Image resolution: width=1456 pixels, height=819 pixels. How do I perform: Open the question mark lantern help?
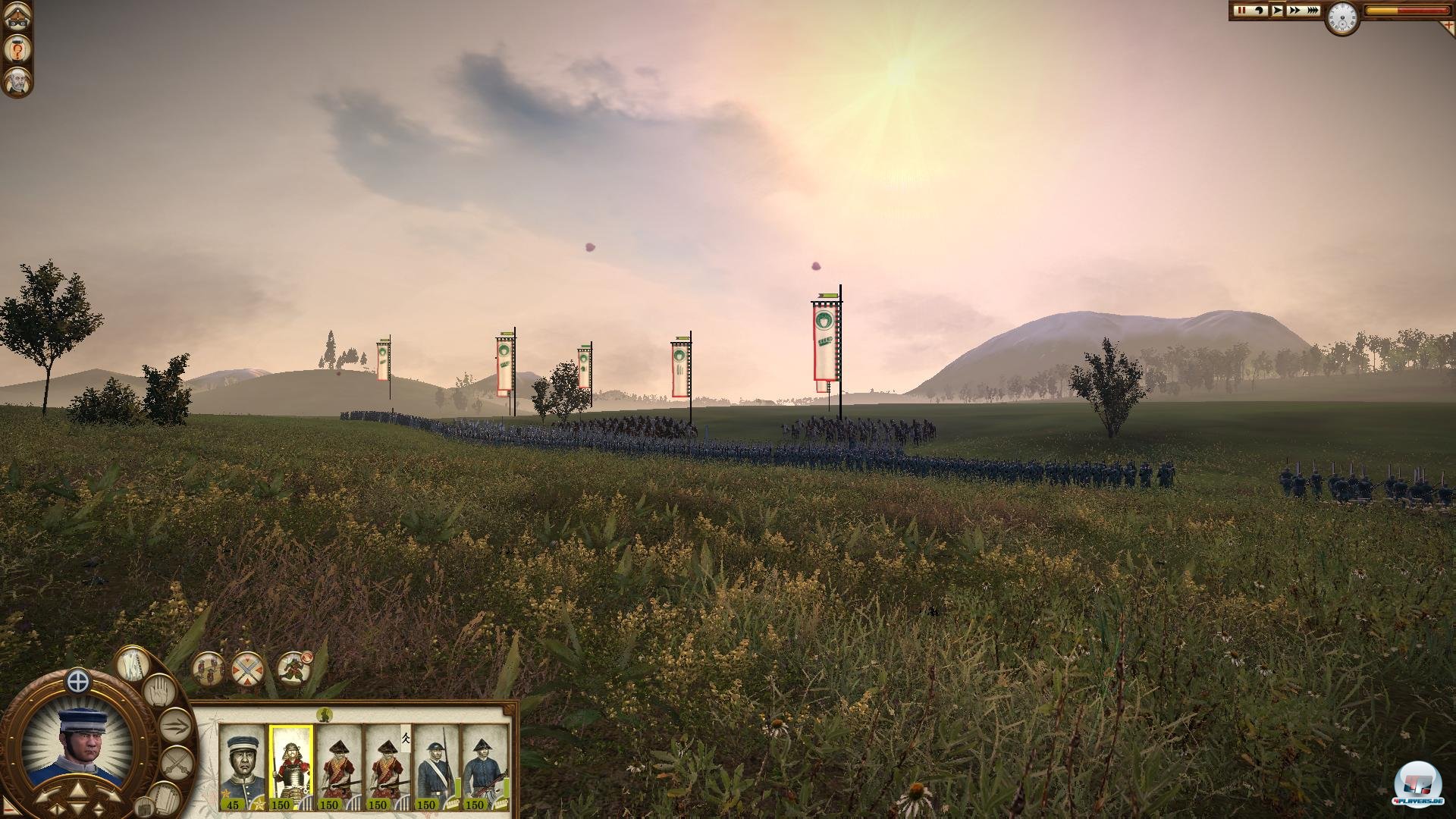point(16,49)
